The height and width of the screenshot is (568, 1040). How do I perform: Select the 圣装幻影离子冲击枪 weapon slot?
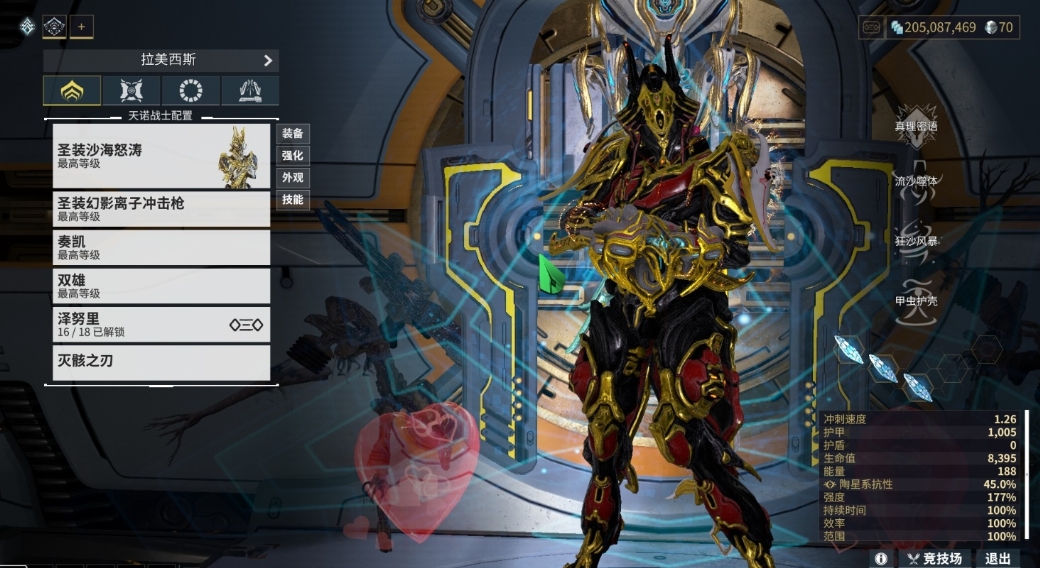click(x=161, y=208)
